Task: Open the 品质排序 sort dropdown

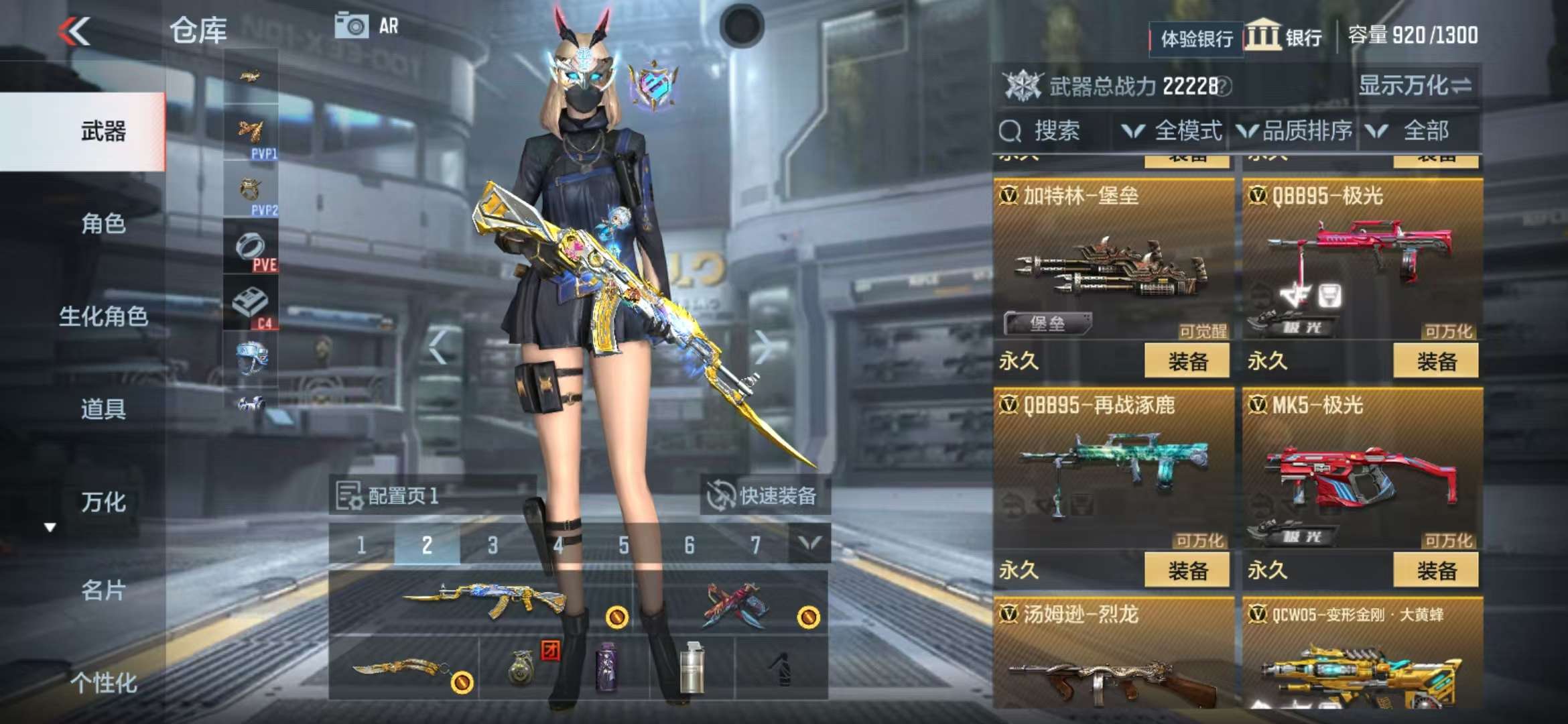Action: (x=1295, y=131)
